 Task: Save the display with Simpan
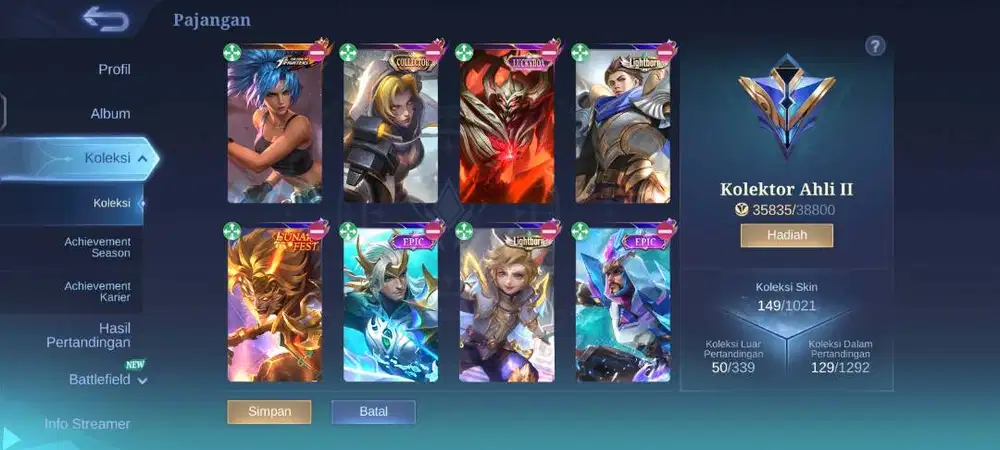coord(269,411)
